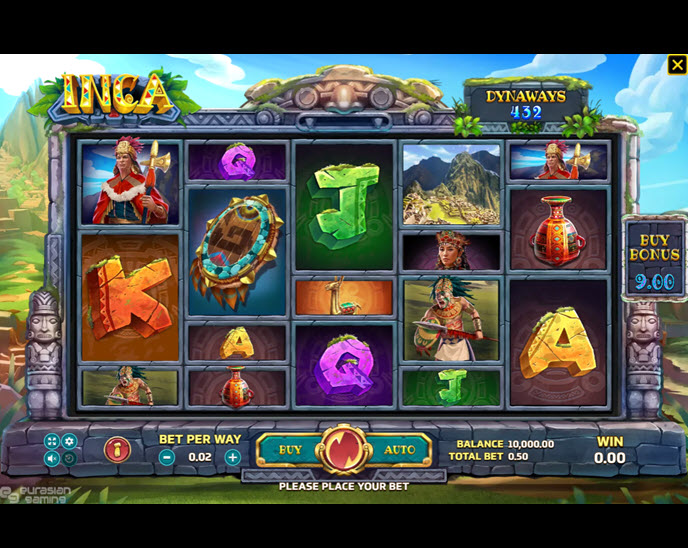
Task: Decrease bet per way with minus
Action: click(x=167, y=457)
